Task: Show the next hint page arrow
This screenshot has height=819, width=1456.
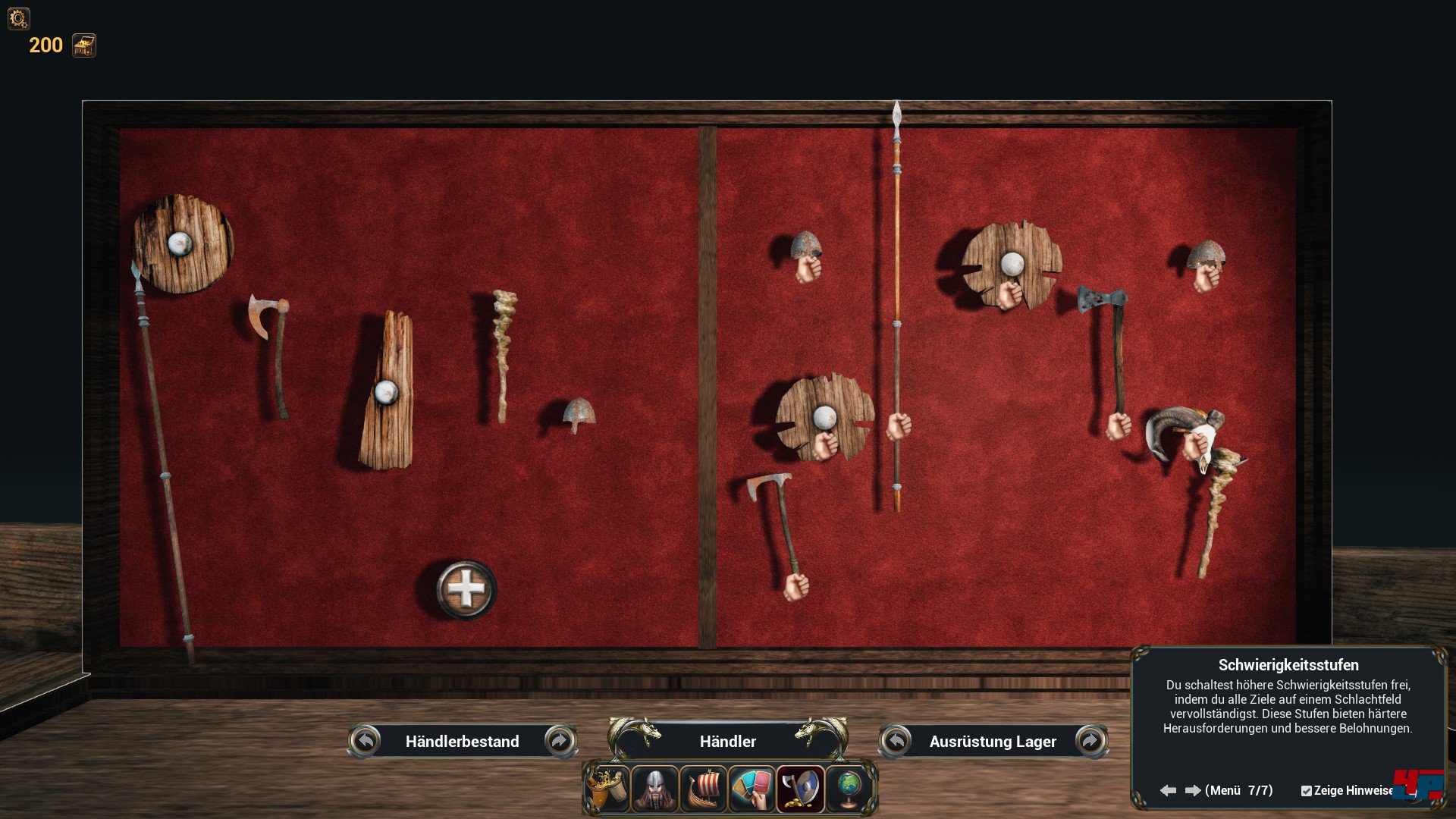Action: tap(1193, 790)
